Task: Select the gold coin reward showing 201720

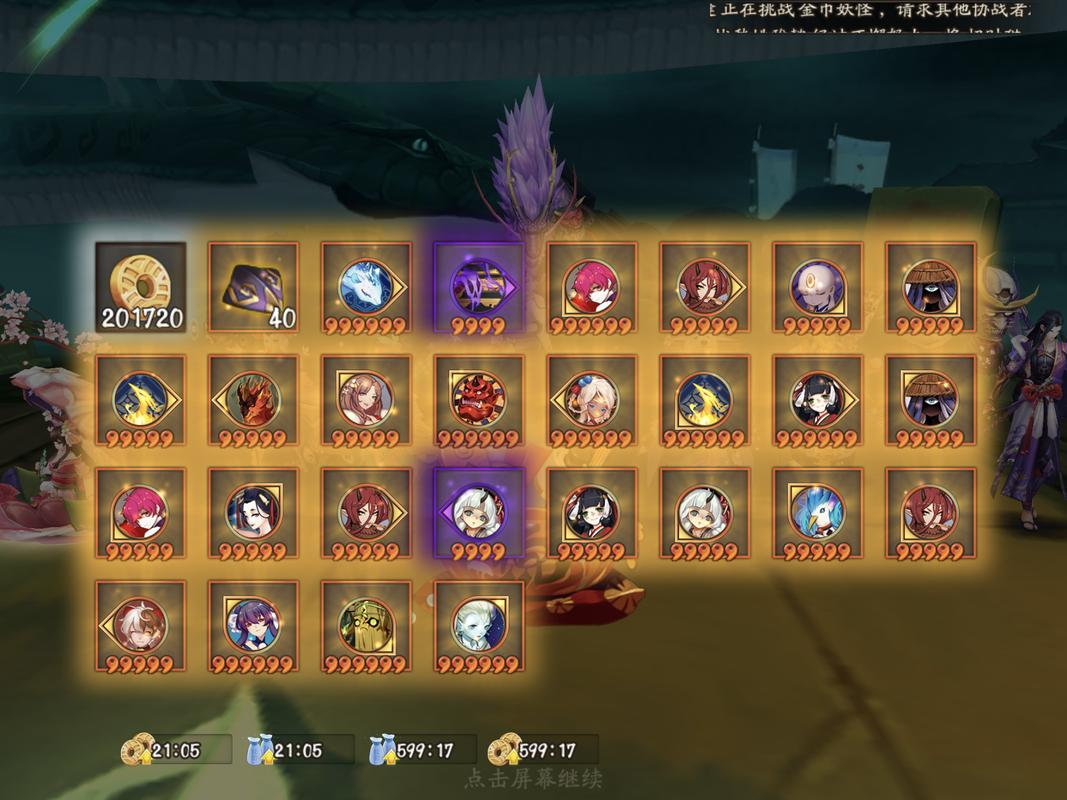Action: click(141, 287)
